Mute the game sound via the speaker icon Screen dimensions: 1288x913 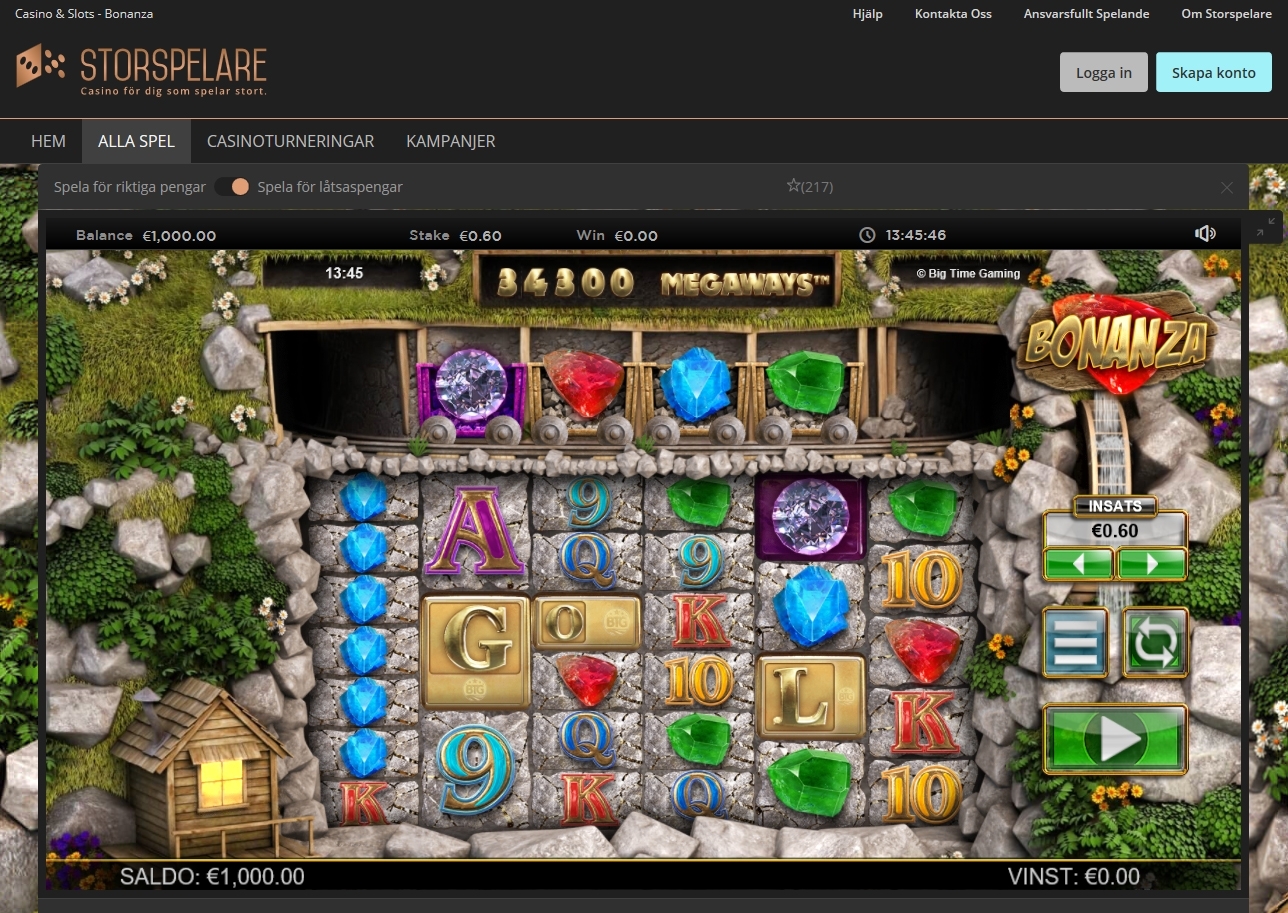tap(1206, 234)
